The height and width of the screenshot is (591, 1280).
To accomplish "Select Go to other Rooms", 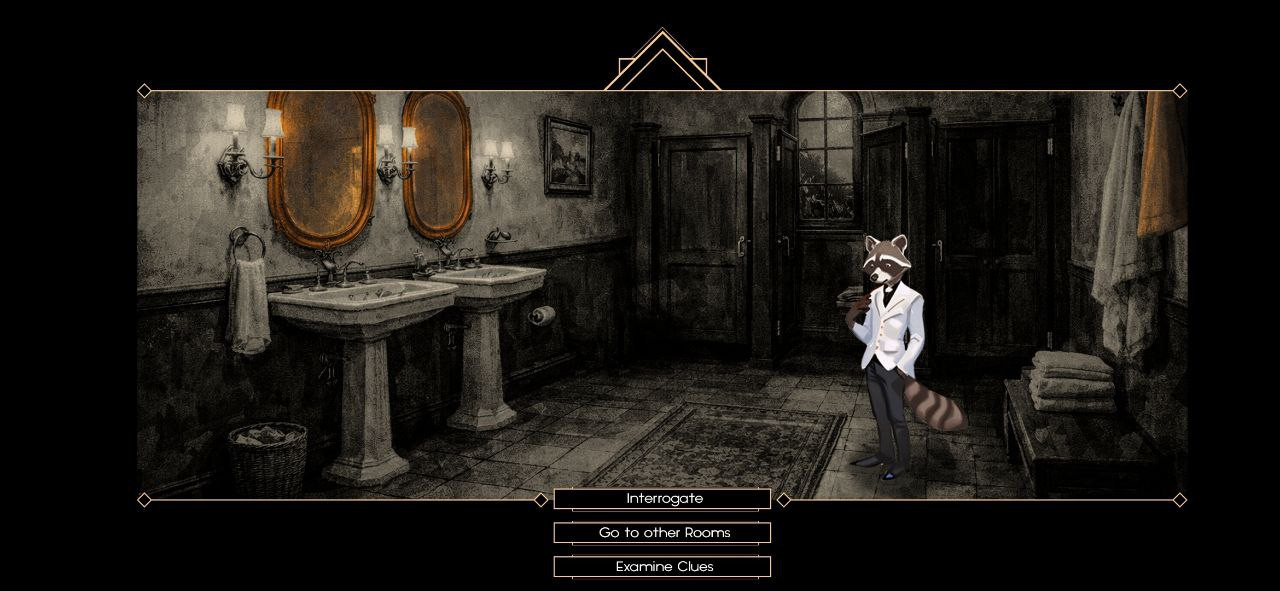I will click(x=663, y=533).
